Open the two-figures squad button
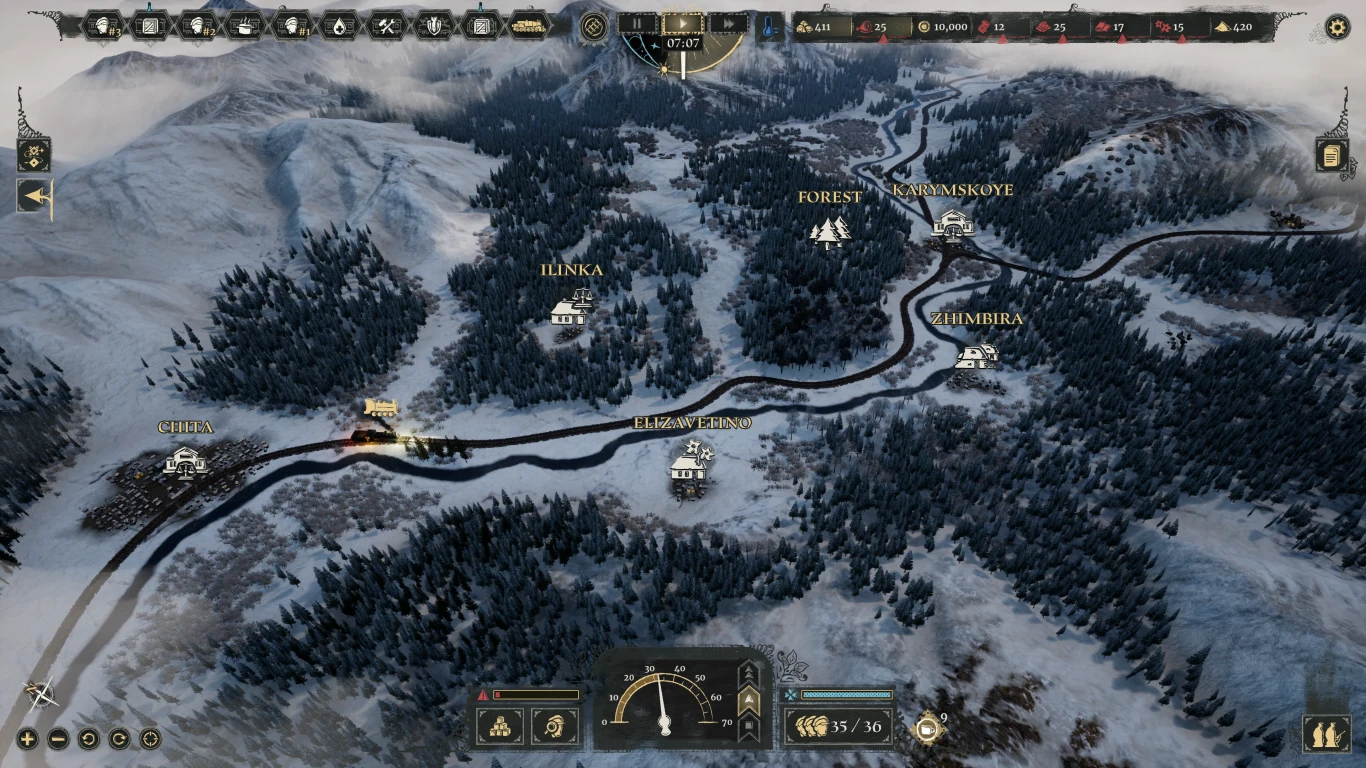Image resolution: width=1366 pixels, height=768 pixels. click(x=1326, y=734)
